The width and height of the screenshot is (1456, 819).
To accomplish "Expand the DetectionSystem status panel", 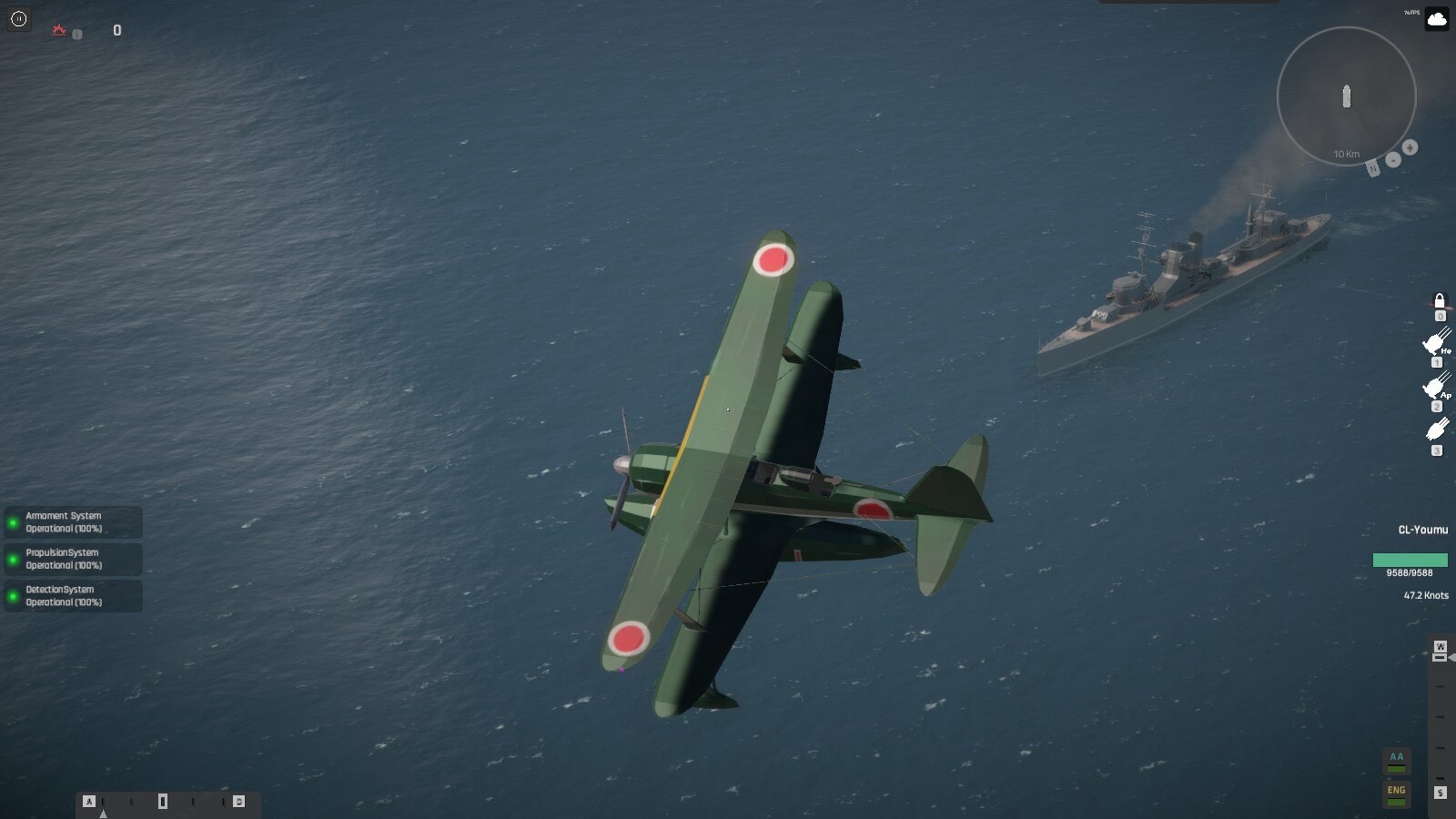I will pos(73,595).
